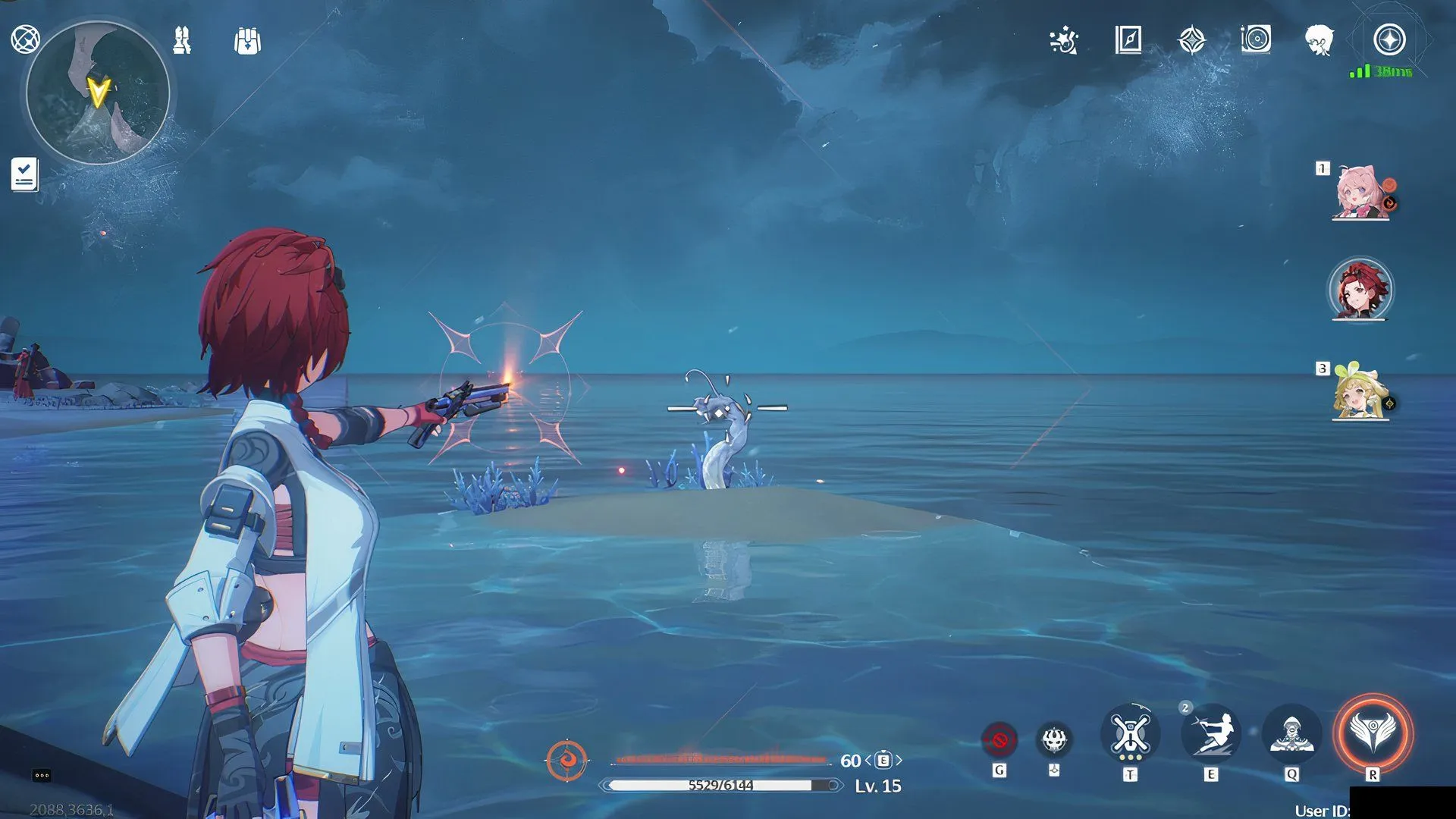The width and height of the screenshot is (1456, 819).
Task: Click the four-pointed star emblem icon
Action: (x=1191, y=40)
